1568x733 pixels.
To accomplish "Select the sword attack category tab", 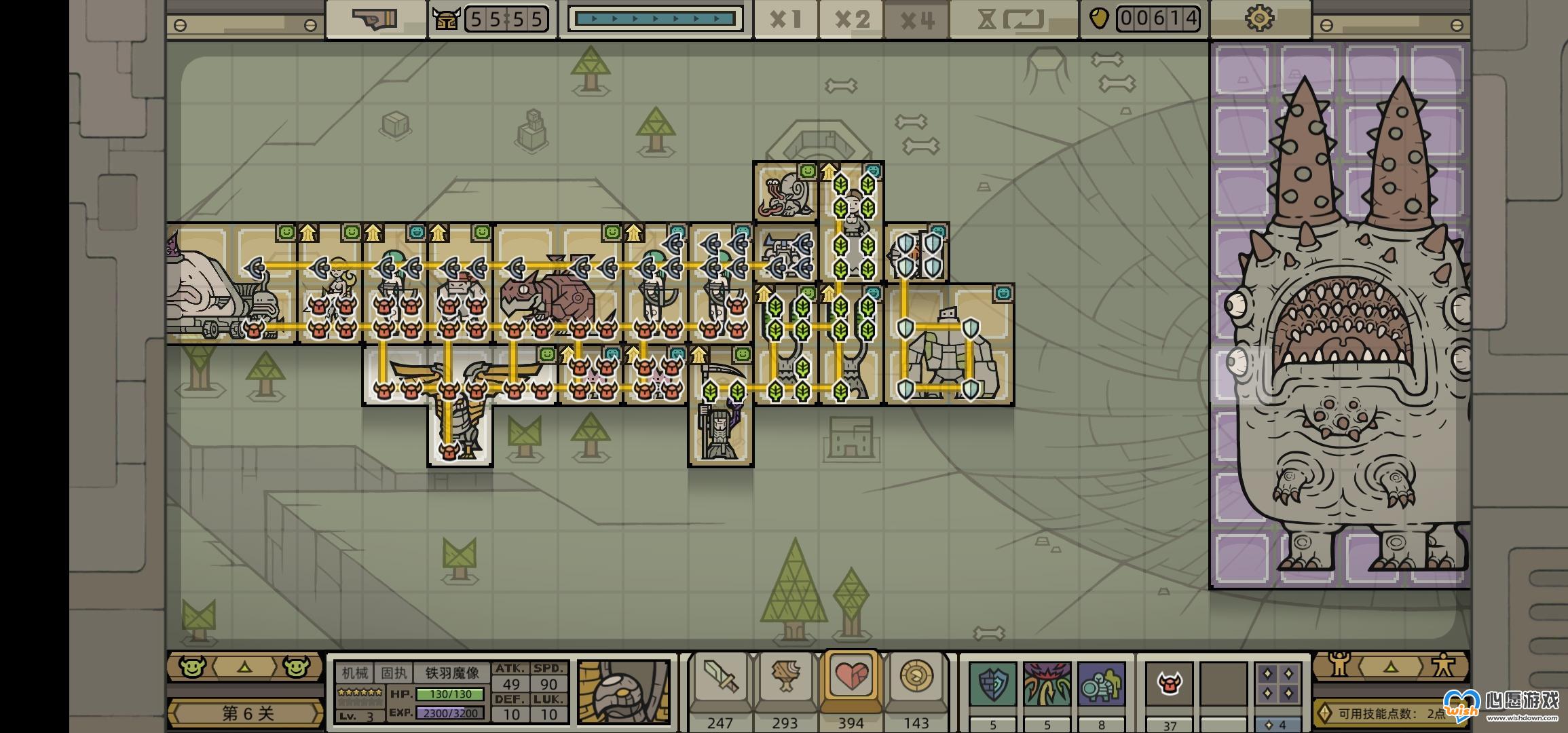I will (x=720, y=680).
